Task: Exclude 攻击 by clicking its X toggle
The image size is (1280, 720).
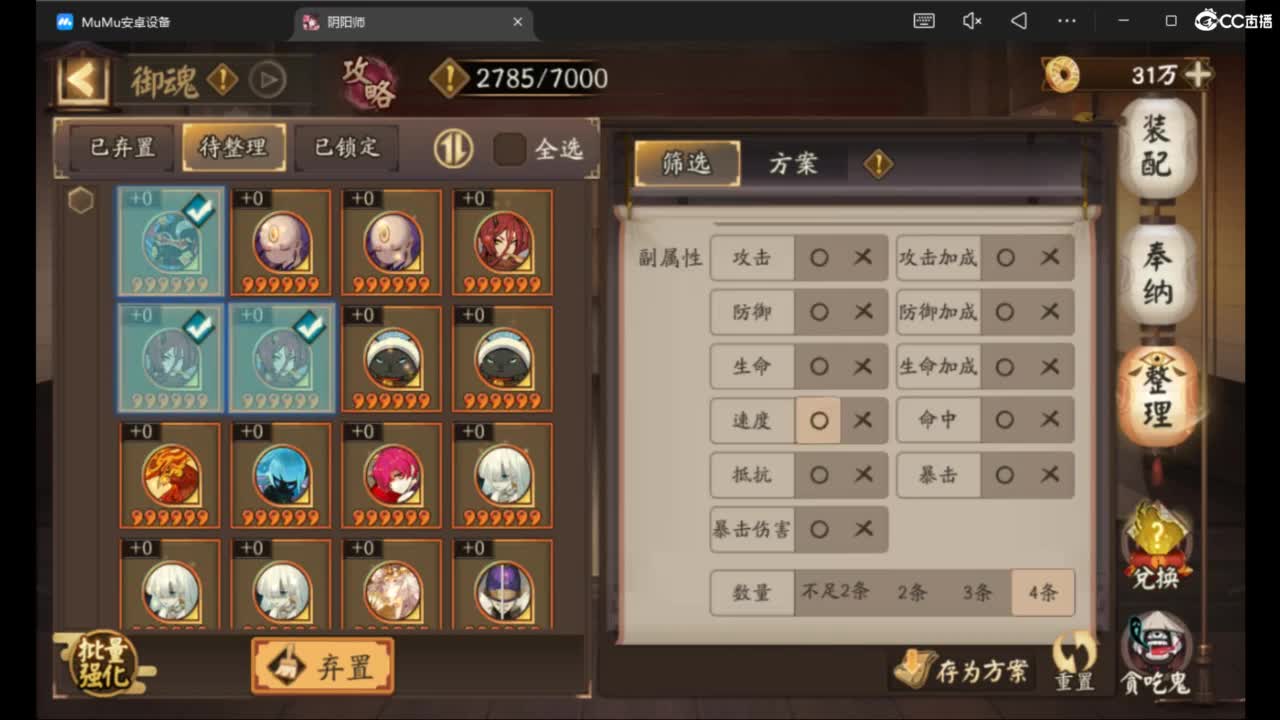Action: (862, 258)
